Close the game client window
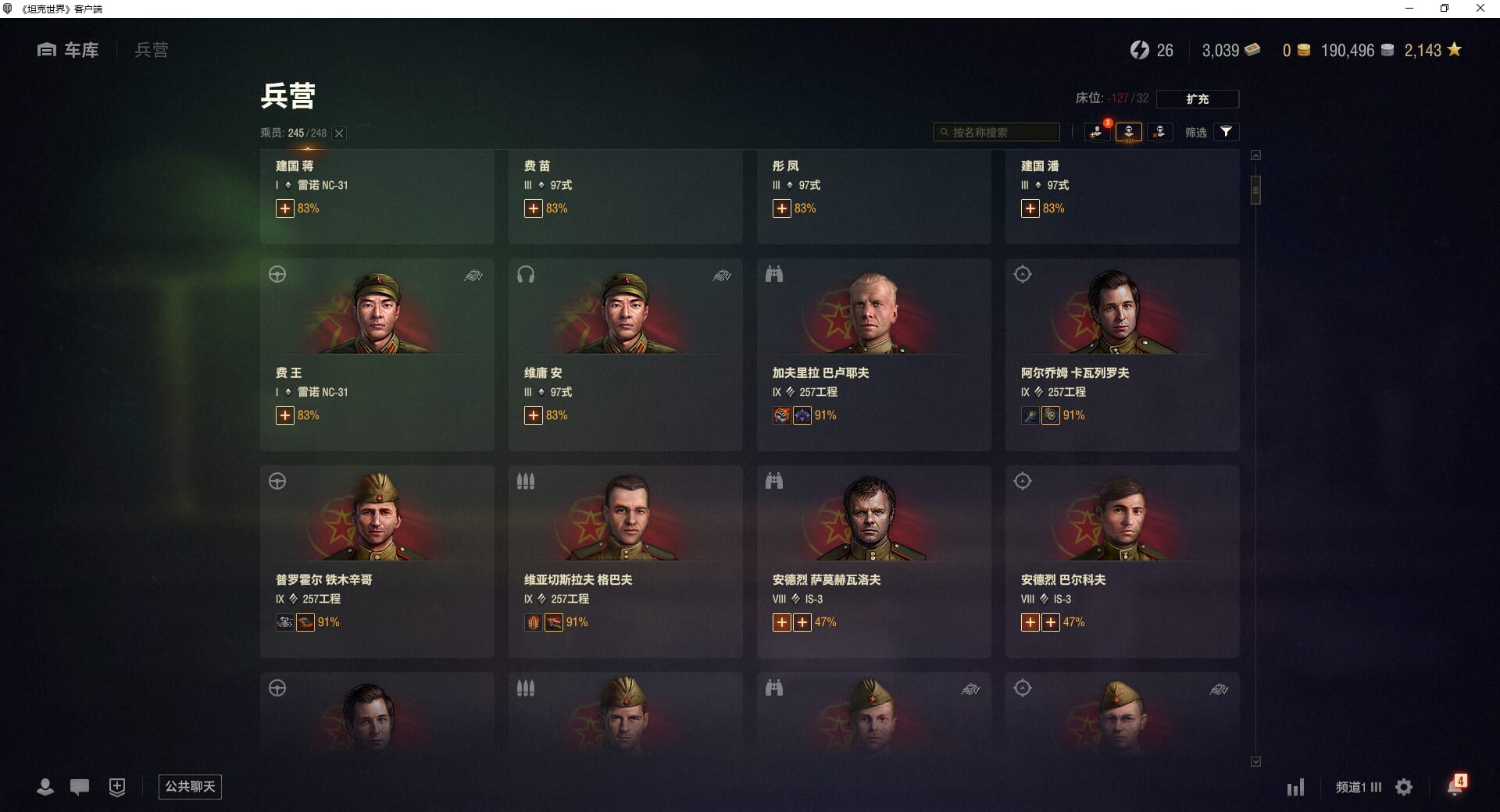Viewport: 1500px width, 812px height. [1480, 9]
